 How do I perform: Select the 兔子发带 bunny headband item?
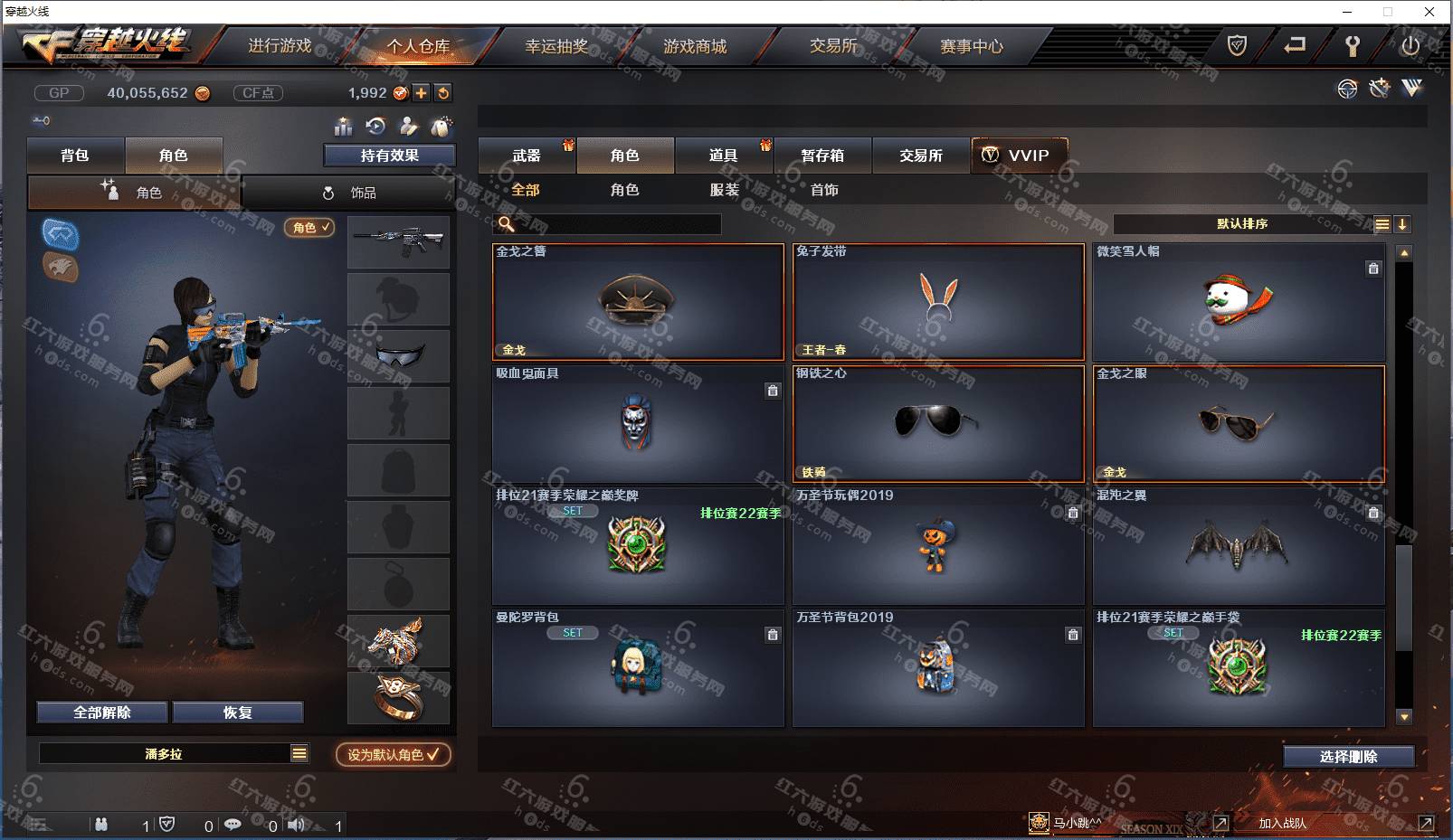[938, 301]
